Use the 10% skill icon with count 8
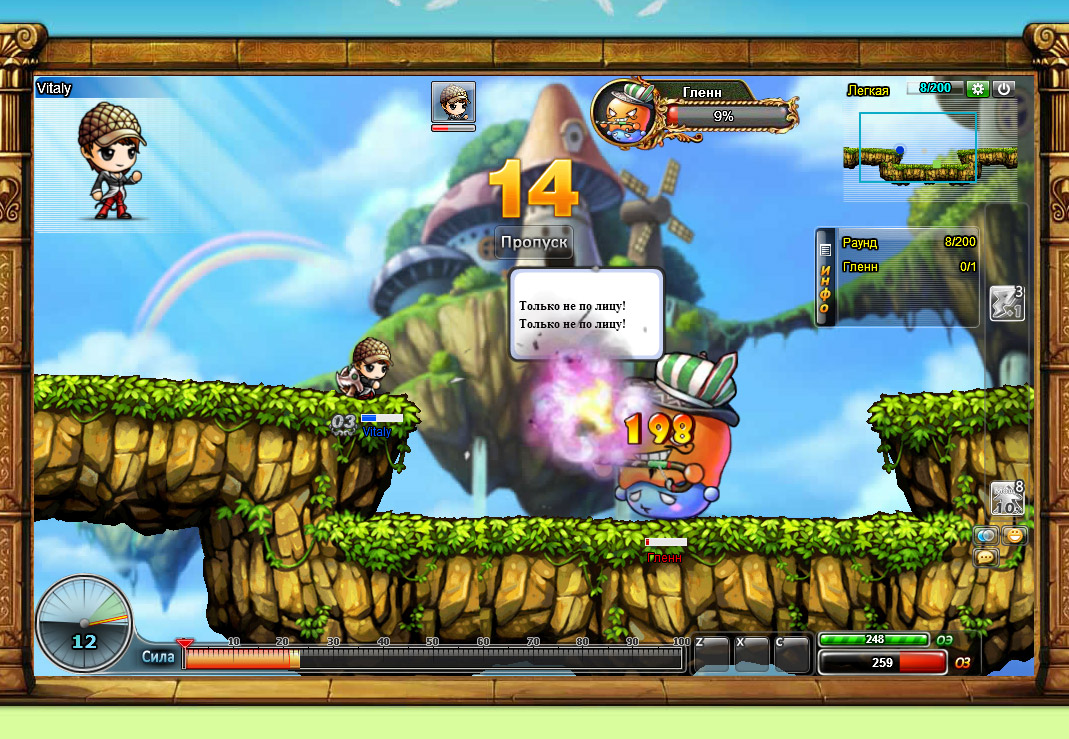Screen dimensions: 1069x739 coord(1006,498)
